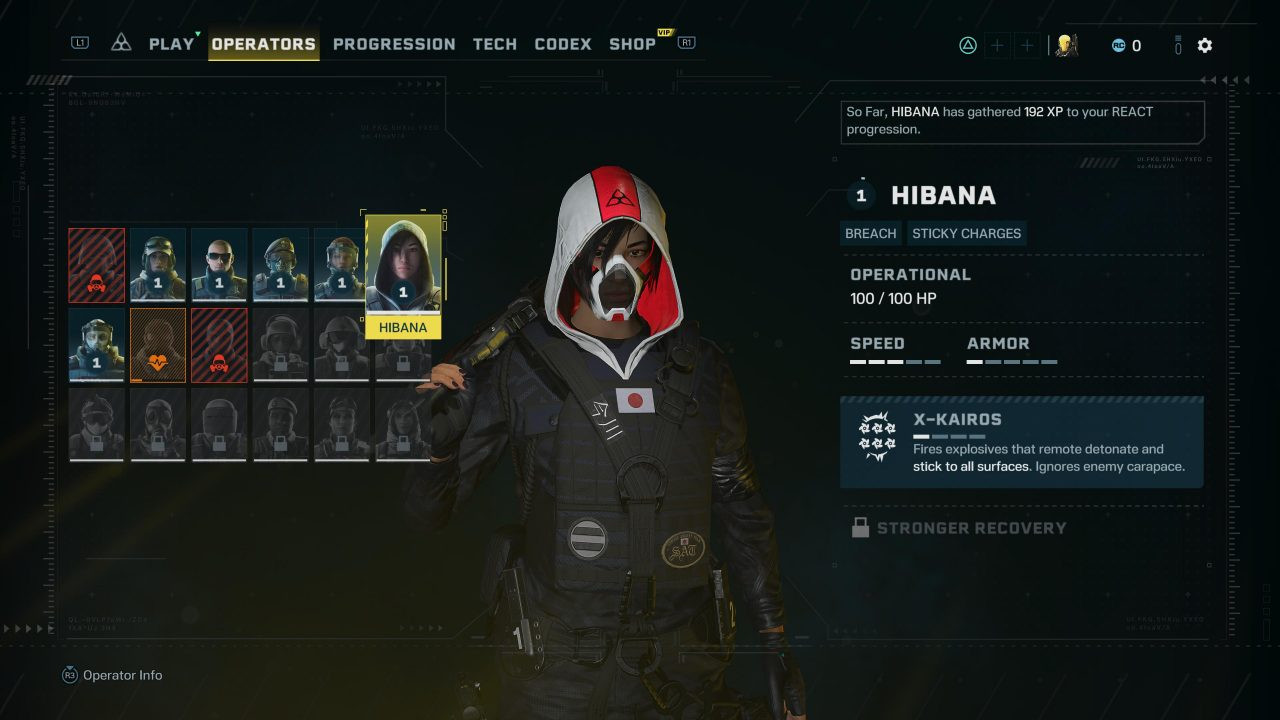This screenshot has width=1280, height=720.
Task: Open the PROGRESSION tab
Action: click(394, 44)
